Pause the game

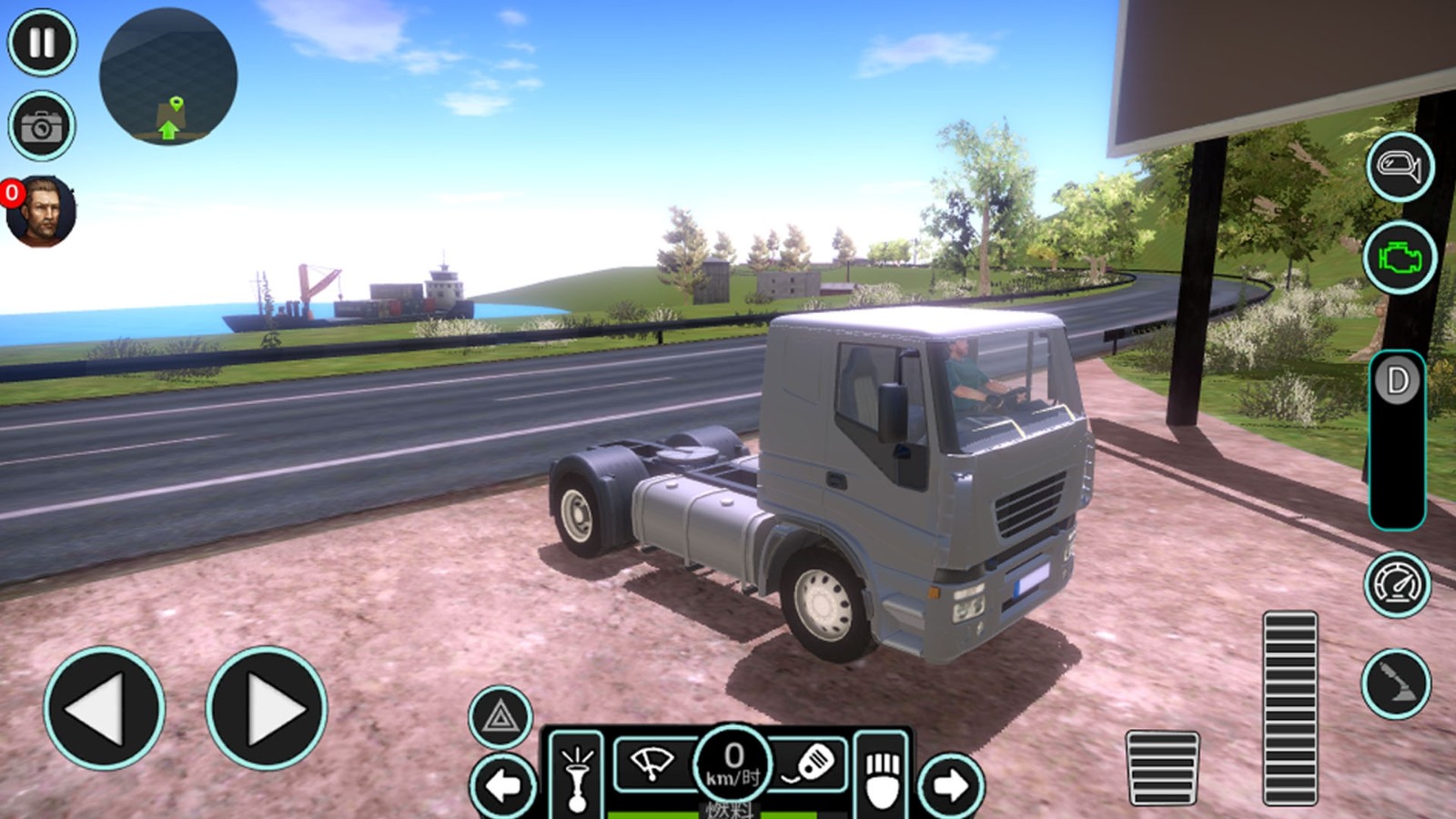pyautogui.click(x=42, y=43)
